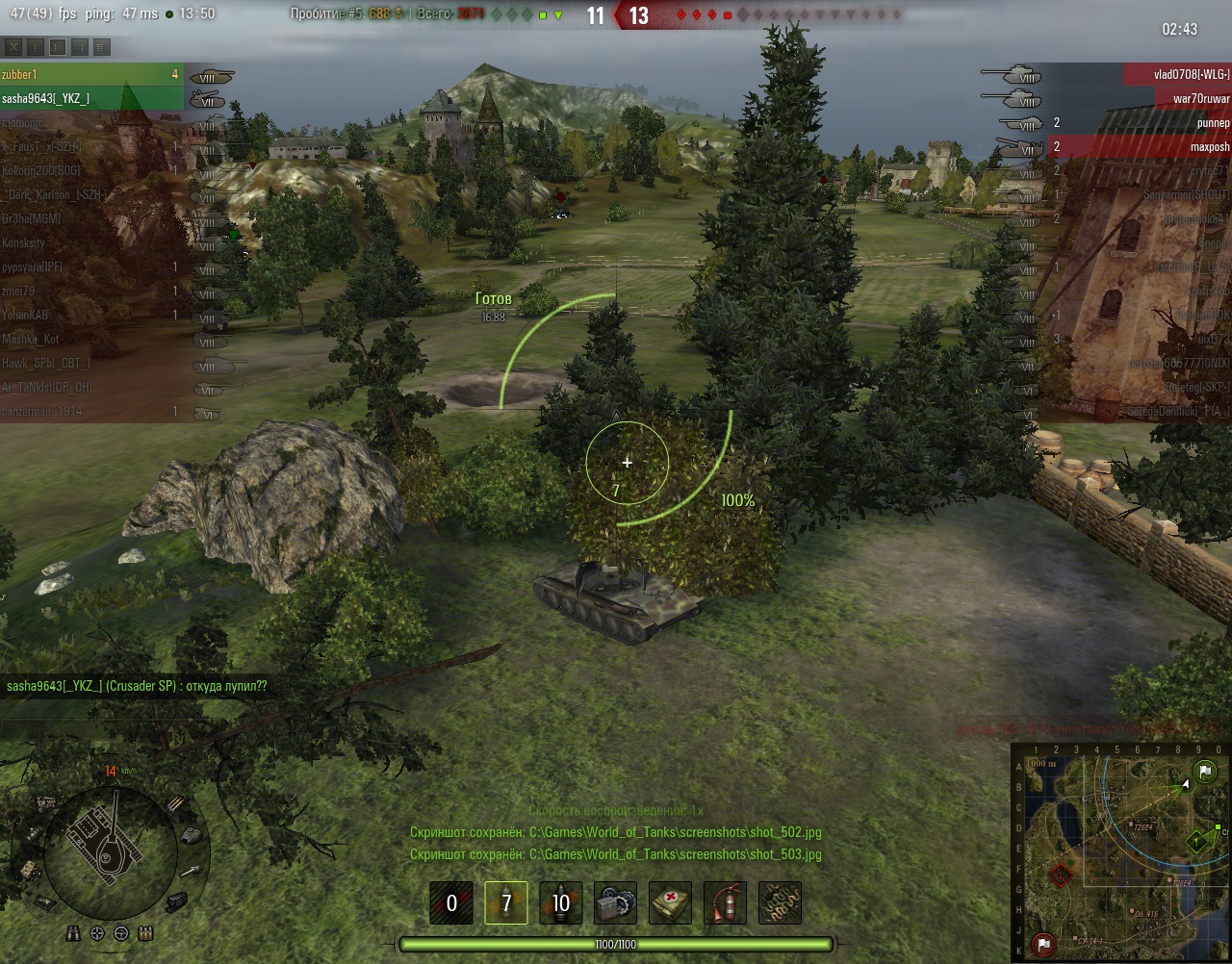Click sasha9643's chat message
1232x964 pixels.
click(137, 686)
